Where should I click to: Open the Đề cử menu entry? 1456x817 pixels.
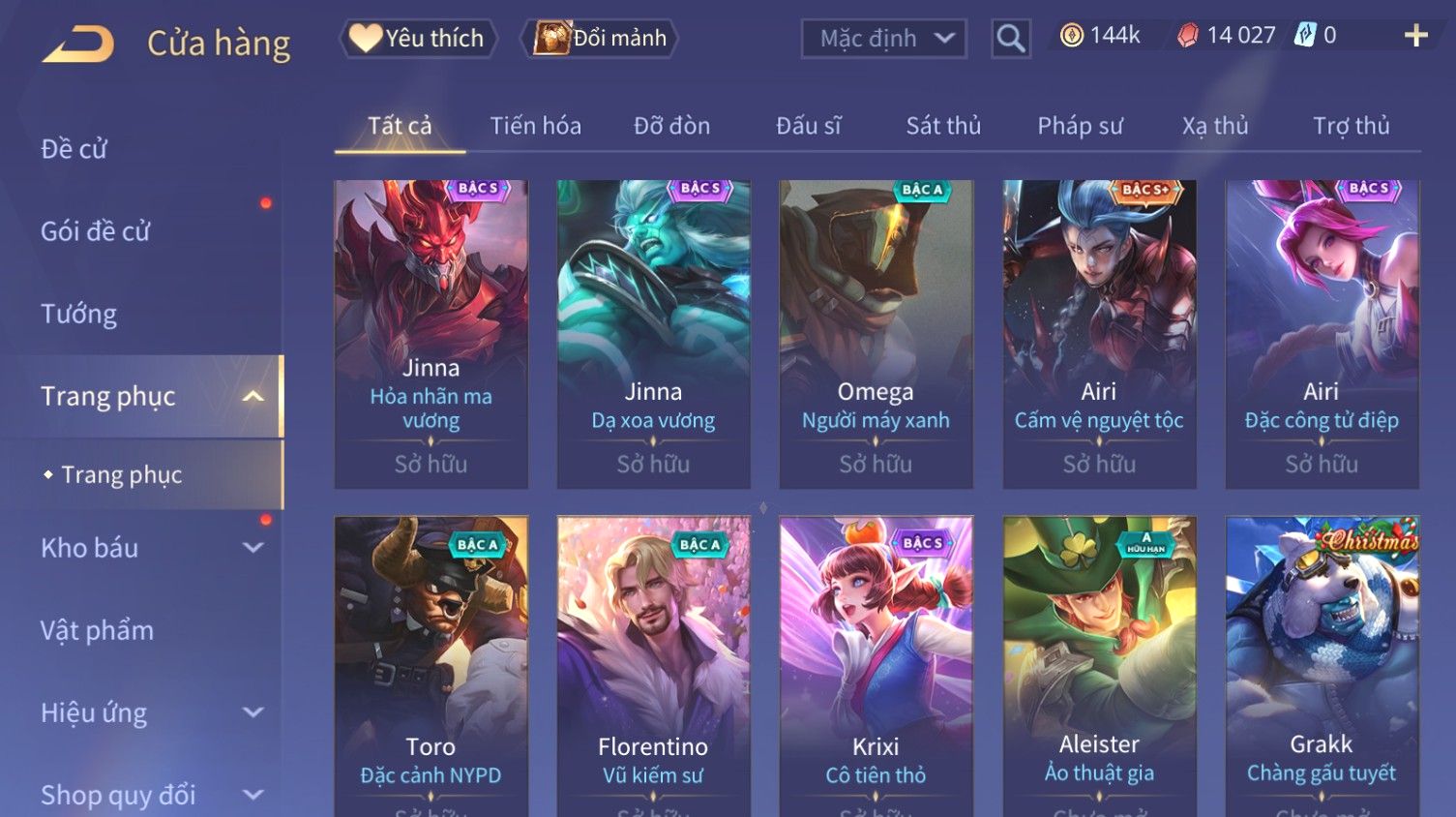tap(74, 149)
